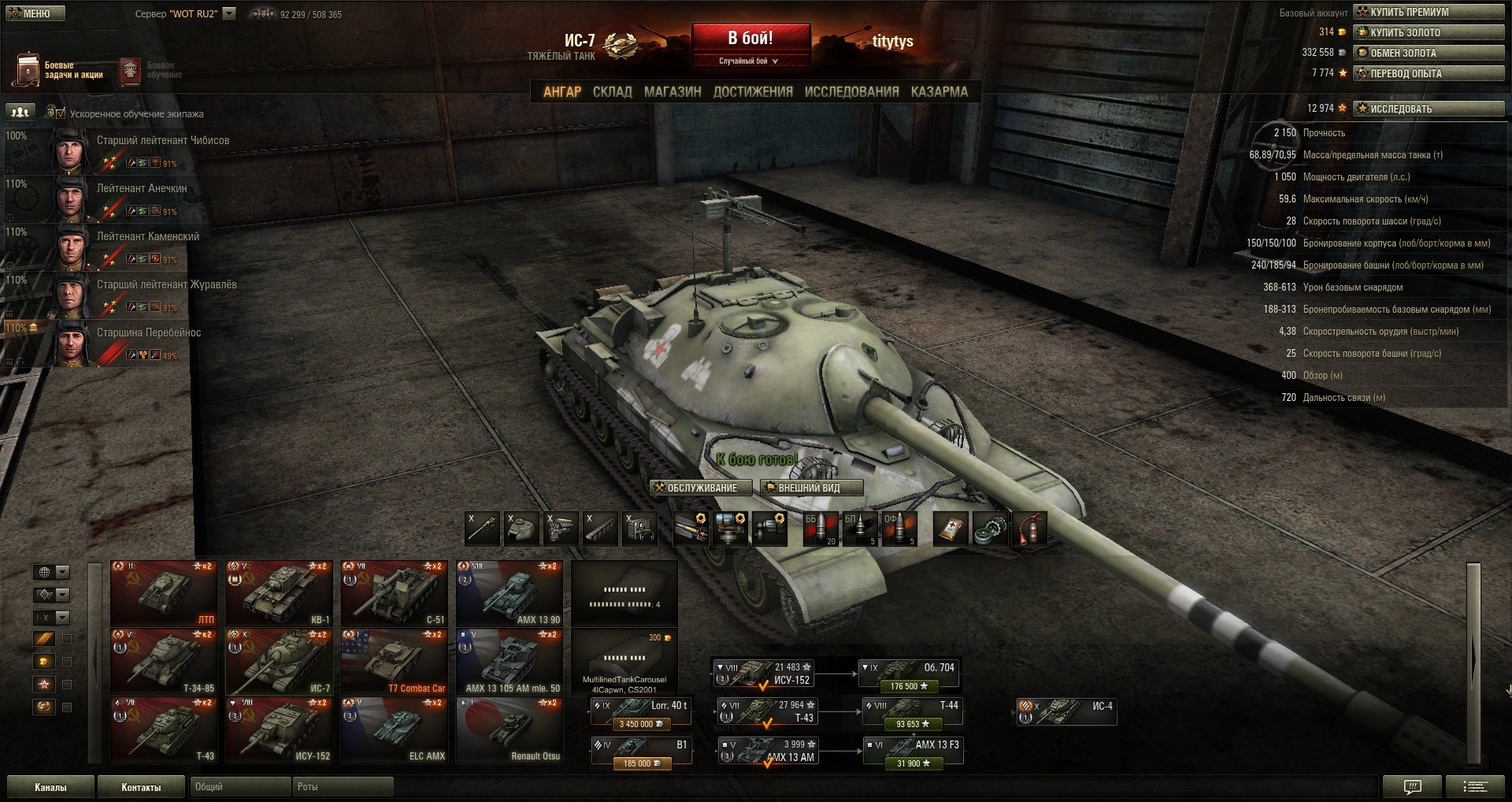Open the ОБСЛУЖИВАНИЕ service button

pyautogui.click(x=695, y=488)
